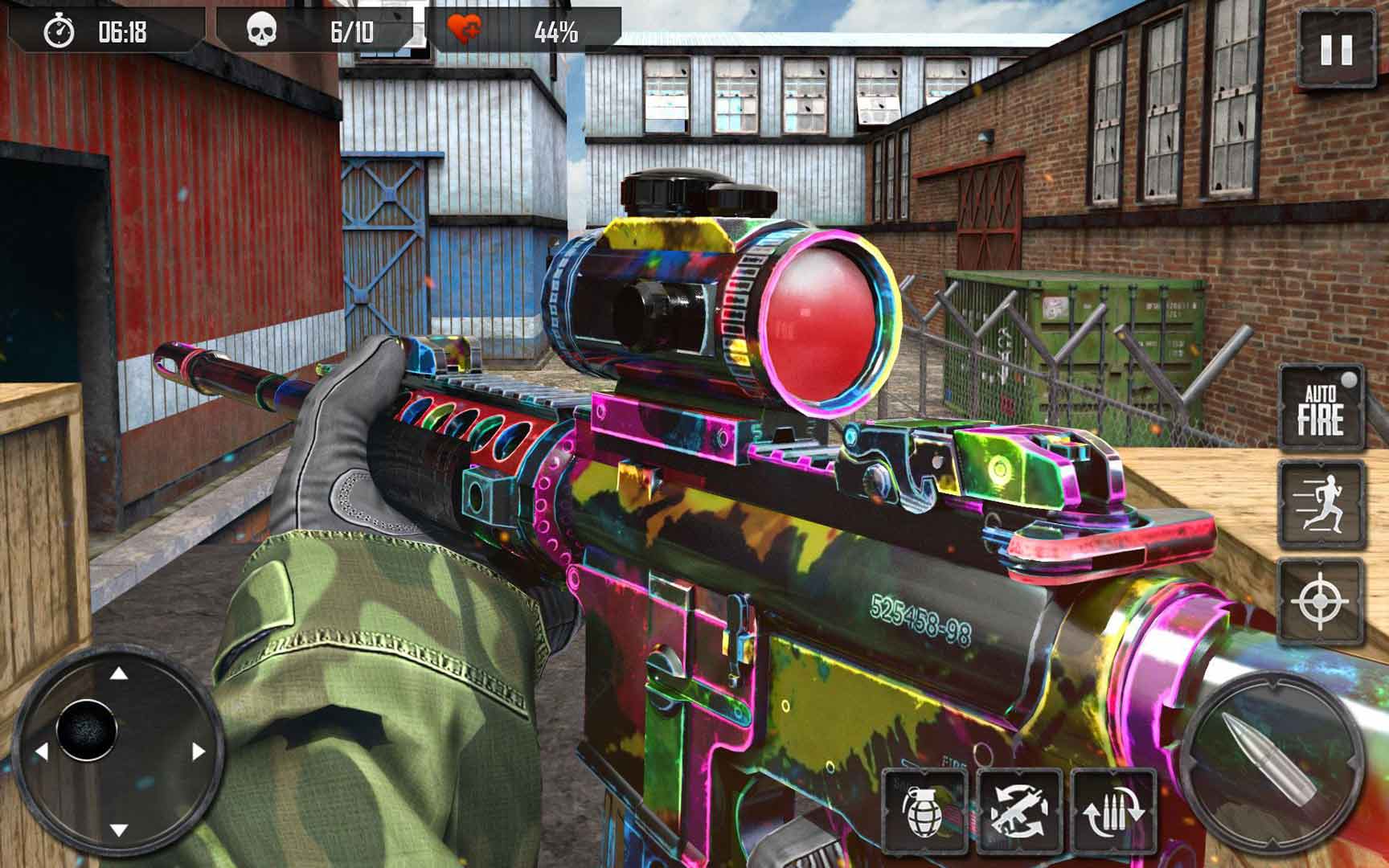This screenshot has width=1389, height=868.
Task: Click the movement joystick's down arrow
Action: click(118, 829)
